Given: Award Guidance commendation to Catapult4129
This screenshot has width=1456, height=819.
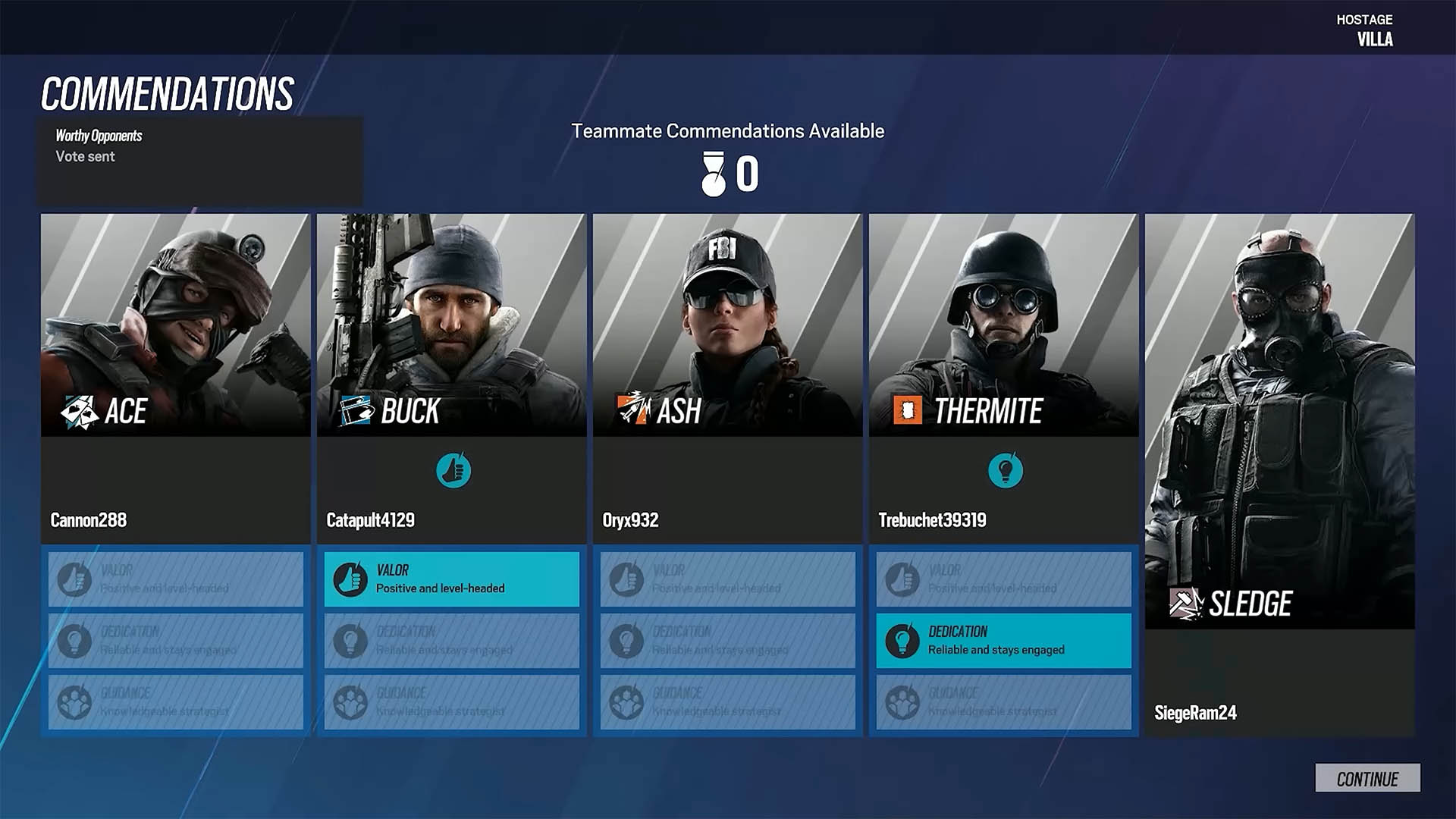Looking at the screenshot, I should (x=451, y=702).
